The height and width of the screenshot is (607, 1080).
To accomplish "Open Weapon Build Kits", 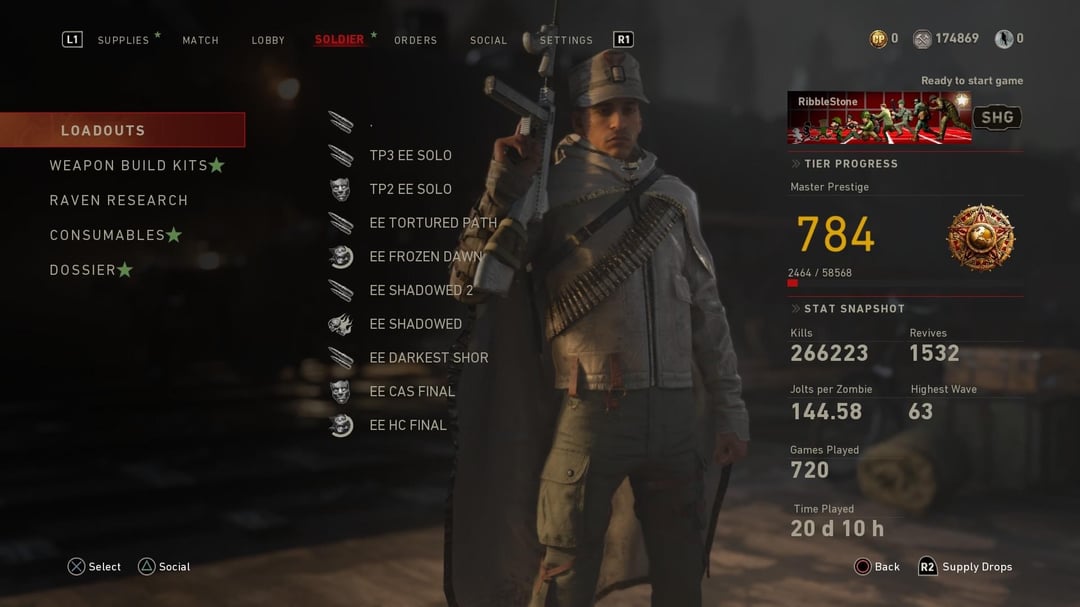I will (129, 165).
